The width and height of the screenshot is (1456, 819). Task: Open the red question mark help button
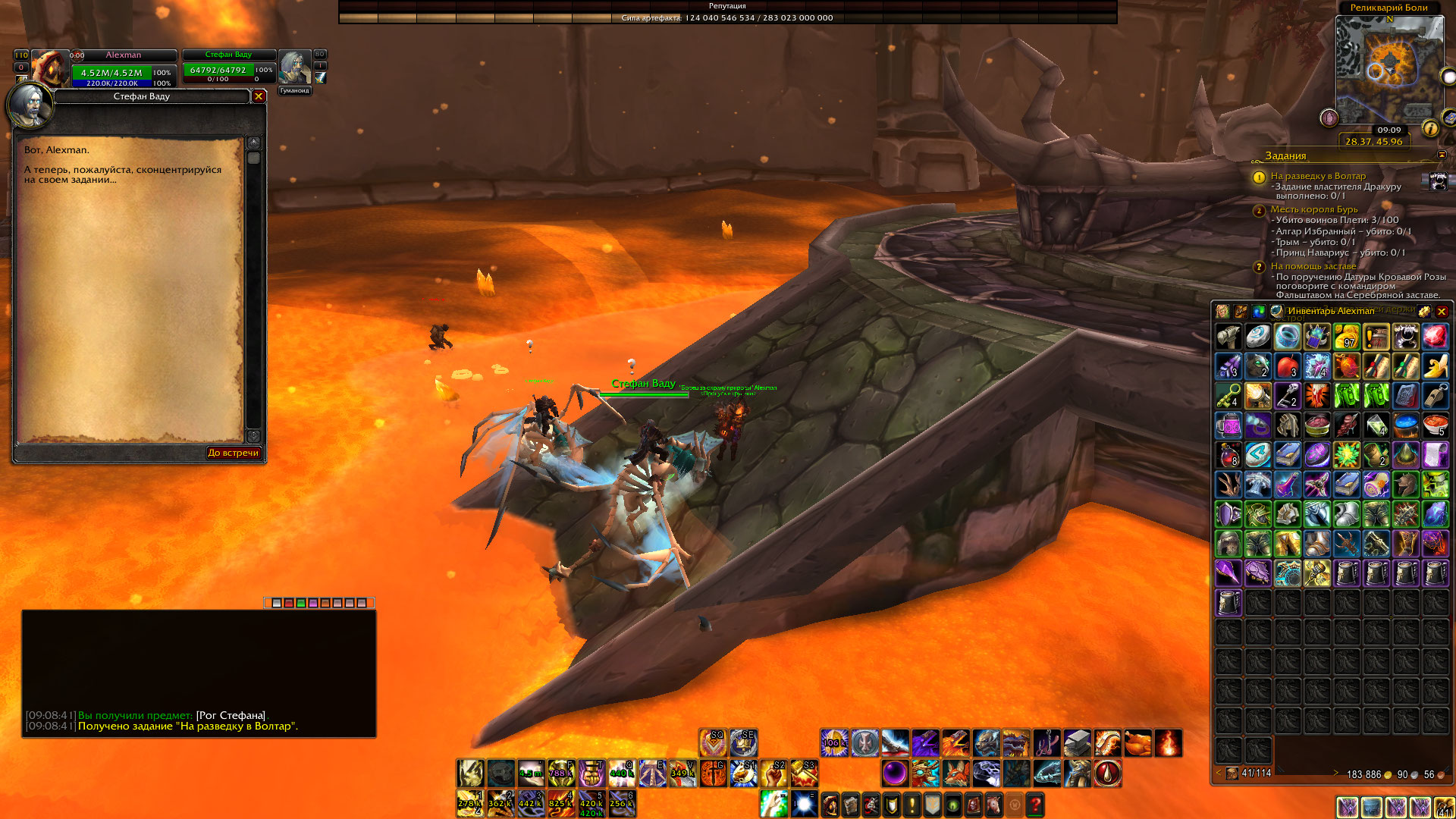click(x=1035, y=804)
